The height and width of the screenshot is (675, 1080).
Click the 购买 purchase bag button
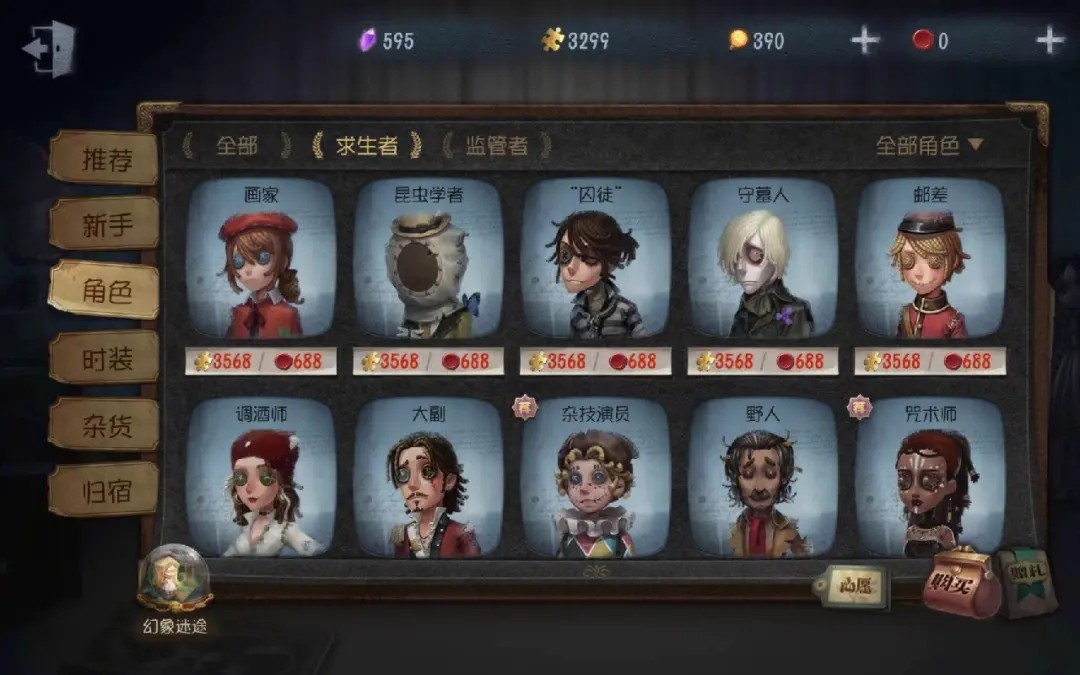click(960, 583)
